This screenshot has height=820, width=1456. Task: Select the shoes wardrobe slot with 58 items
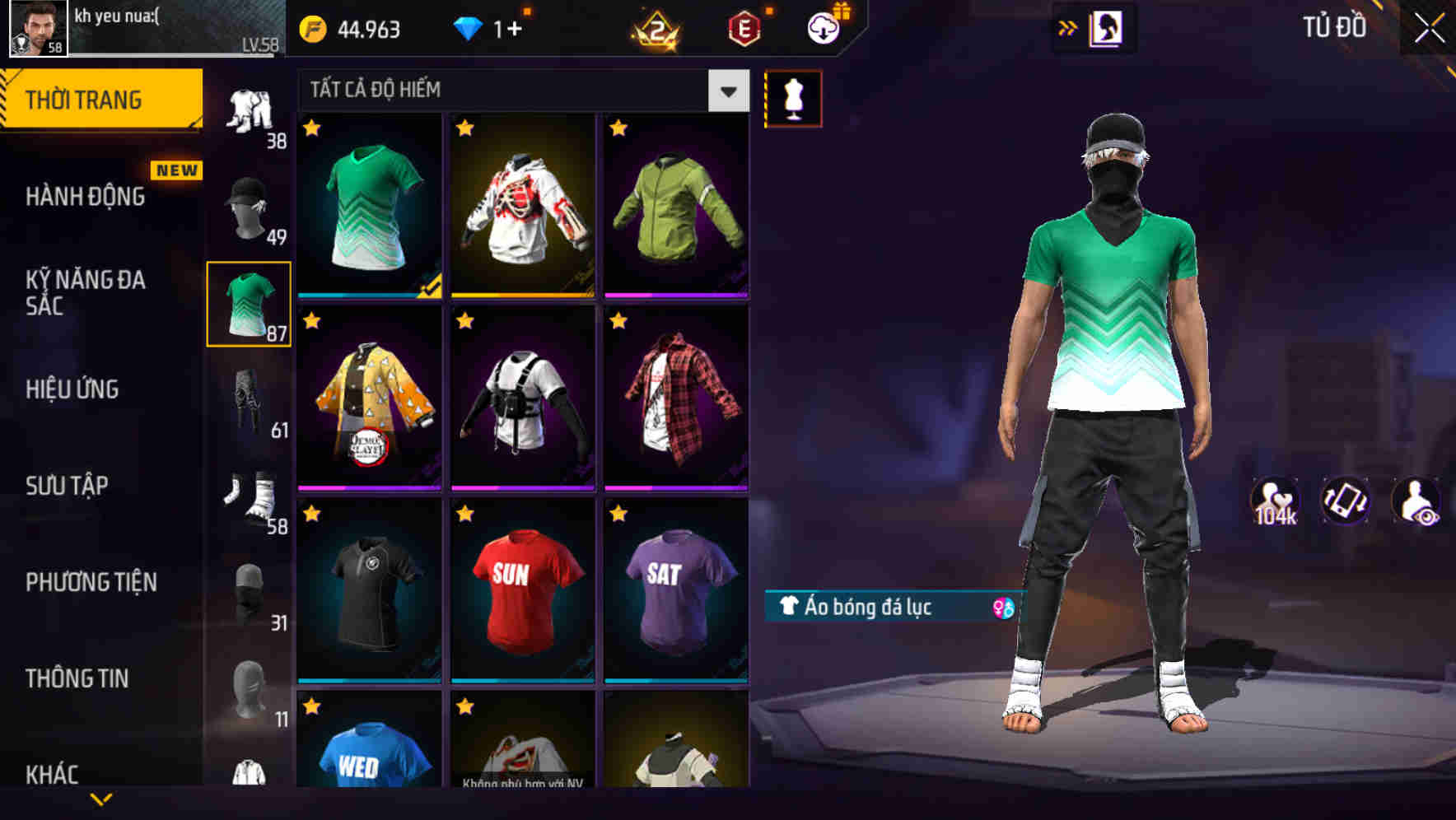250,496
